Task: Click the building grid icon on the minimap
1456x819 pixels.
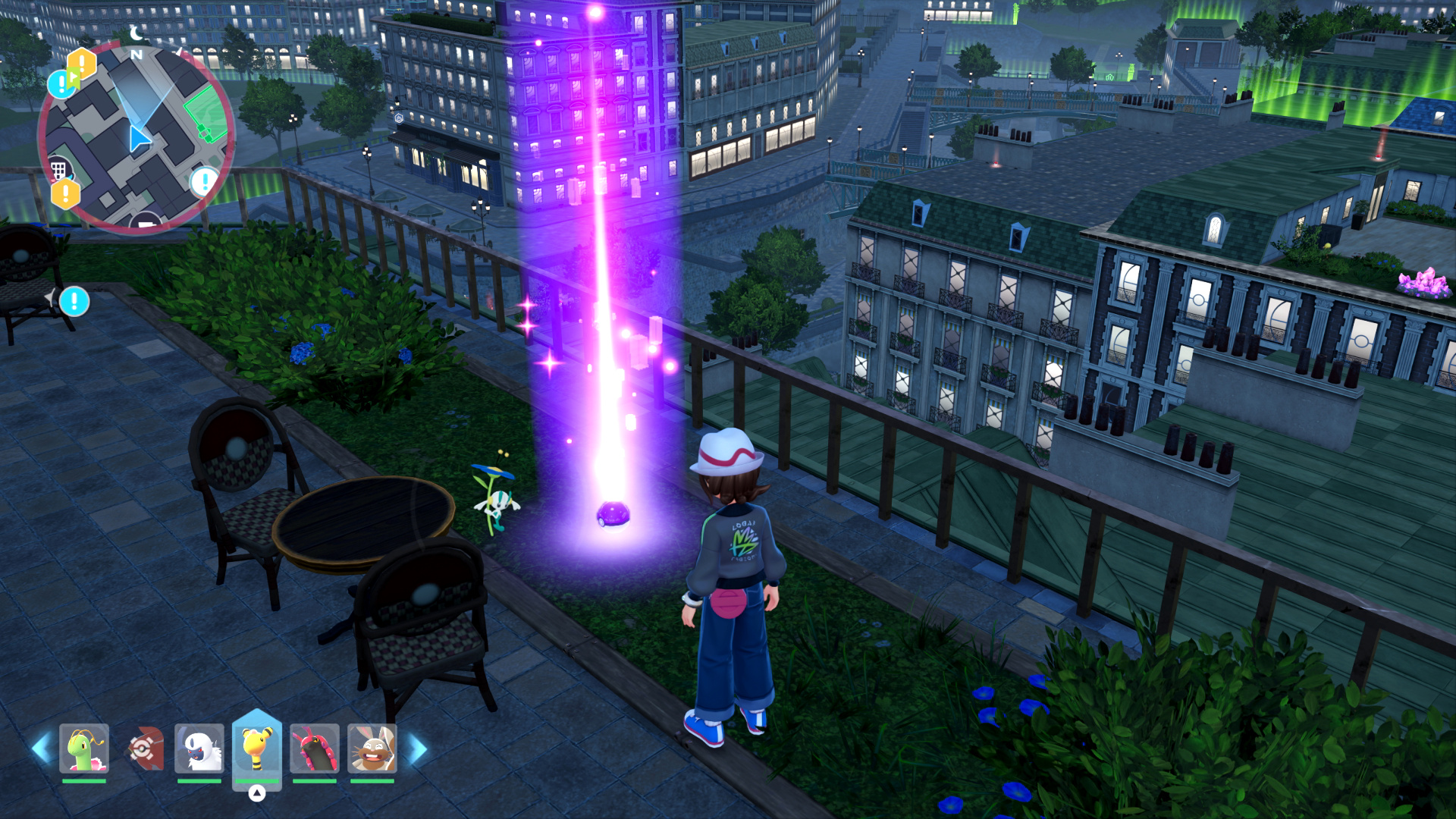Action: 58,168
